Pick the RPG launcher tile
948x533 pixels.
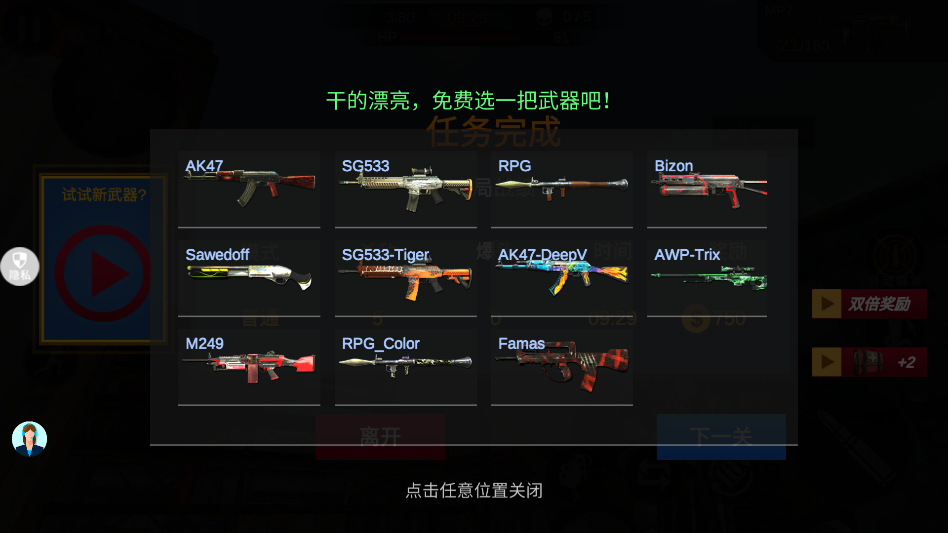561,189
